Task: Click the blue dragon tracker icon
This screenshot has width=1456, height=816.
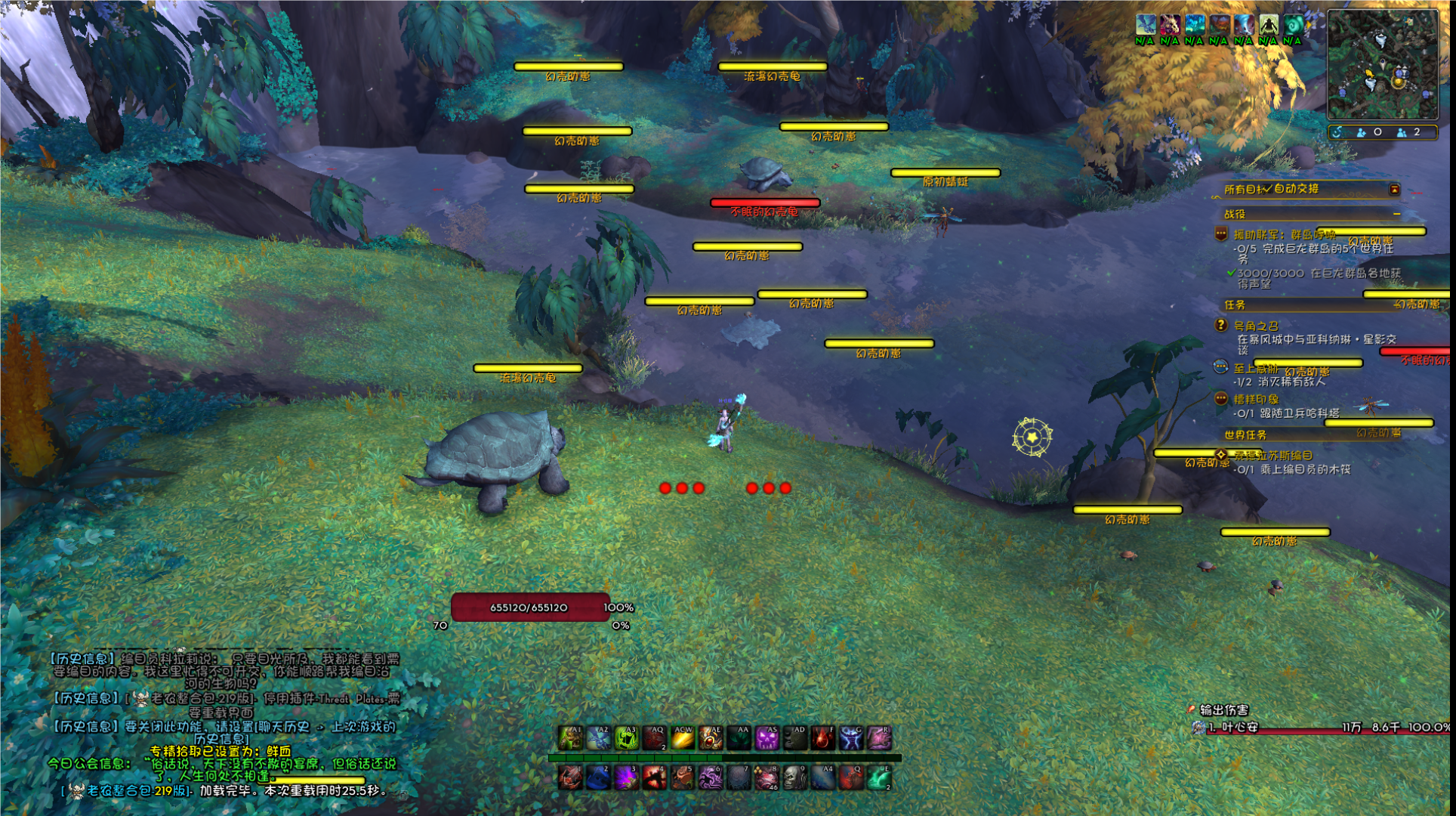Action: pyautogui.click(x=1145, y=25)
